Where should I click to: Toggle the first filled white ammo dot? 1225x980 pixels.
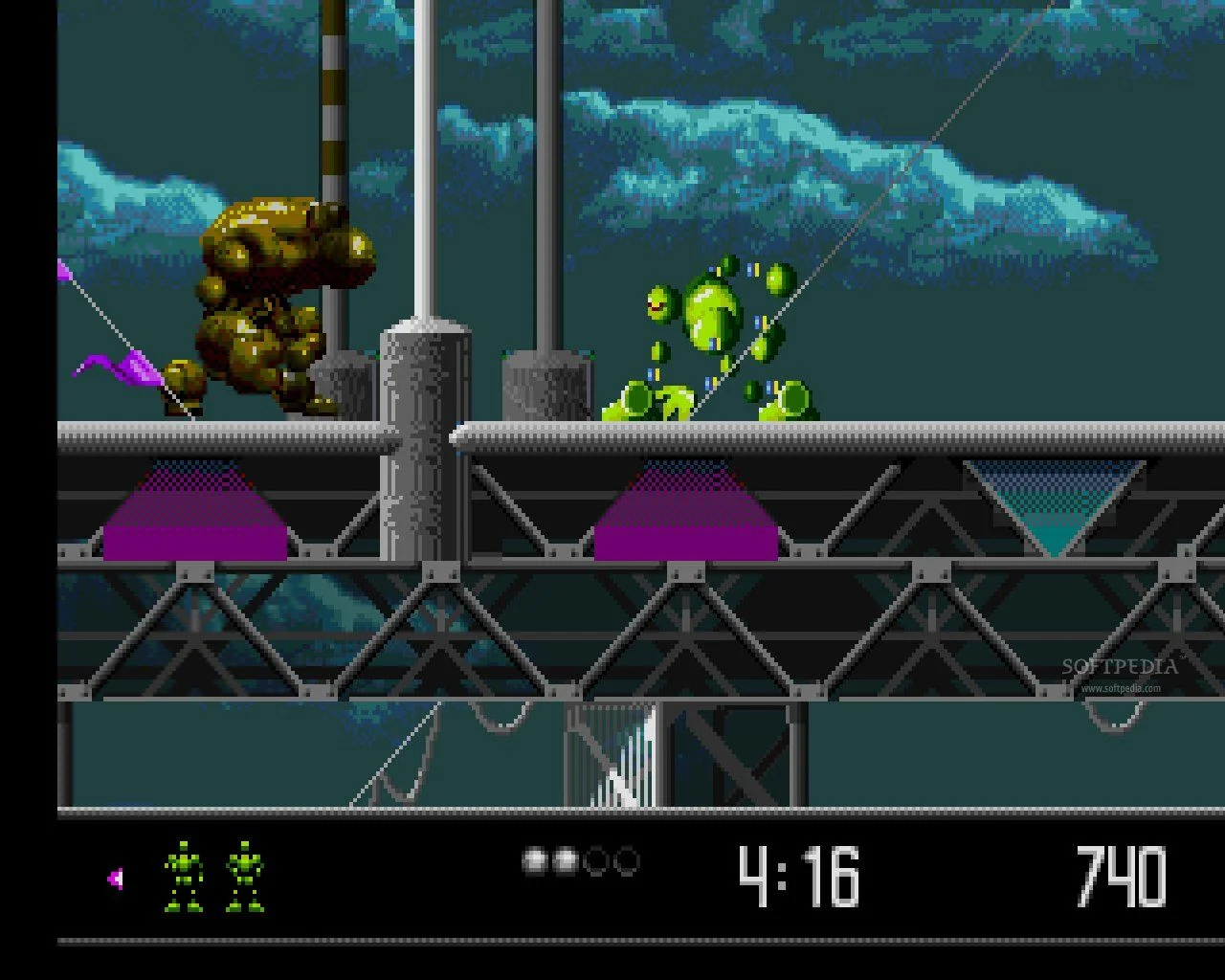533,860
